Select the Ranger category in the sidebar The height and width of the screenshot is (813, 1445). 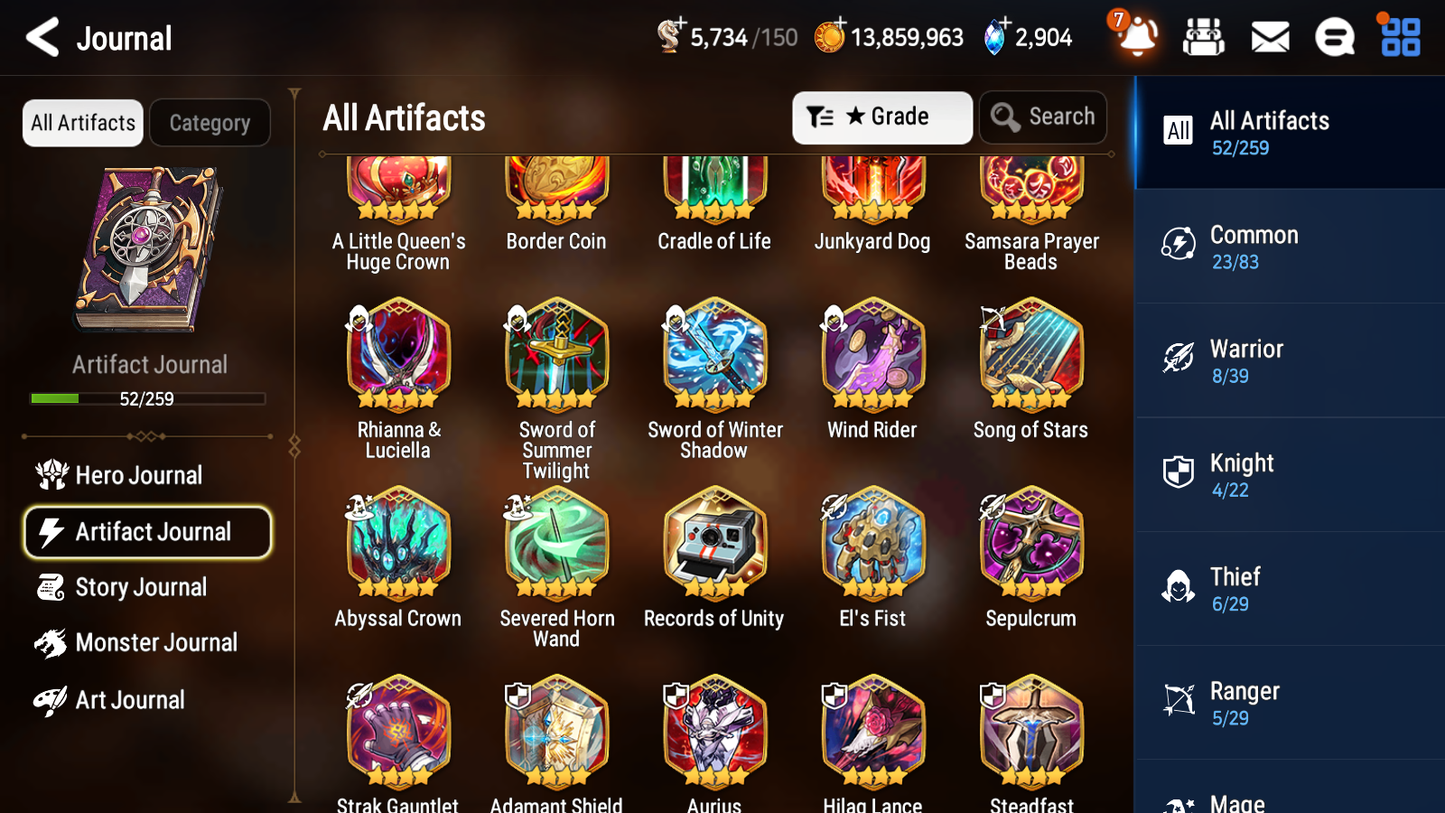tap(1289, 701)
